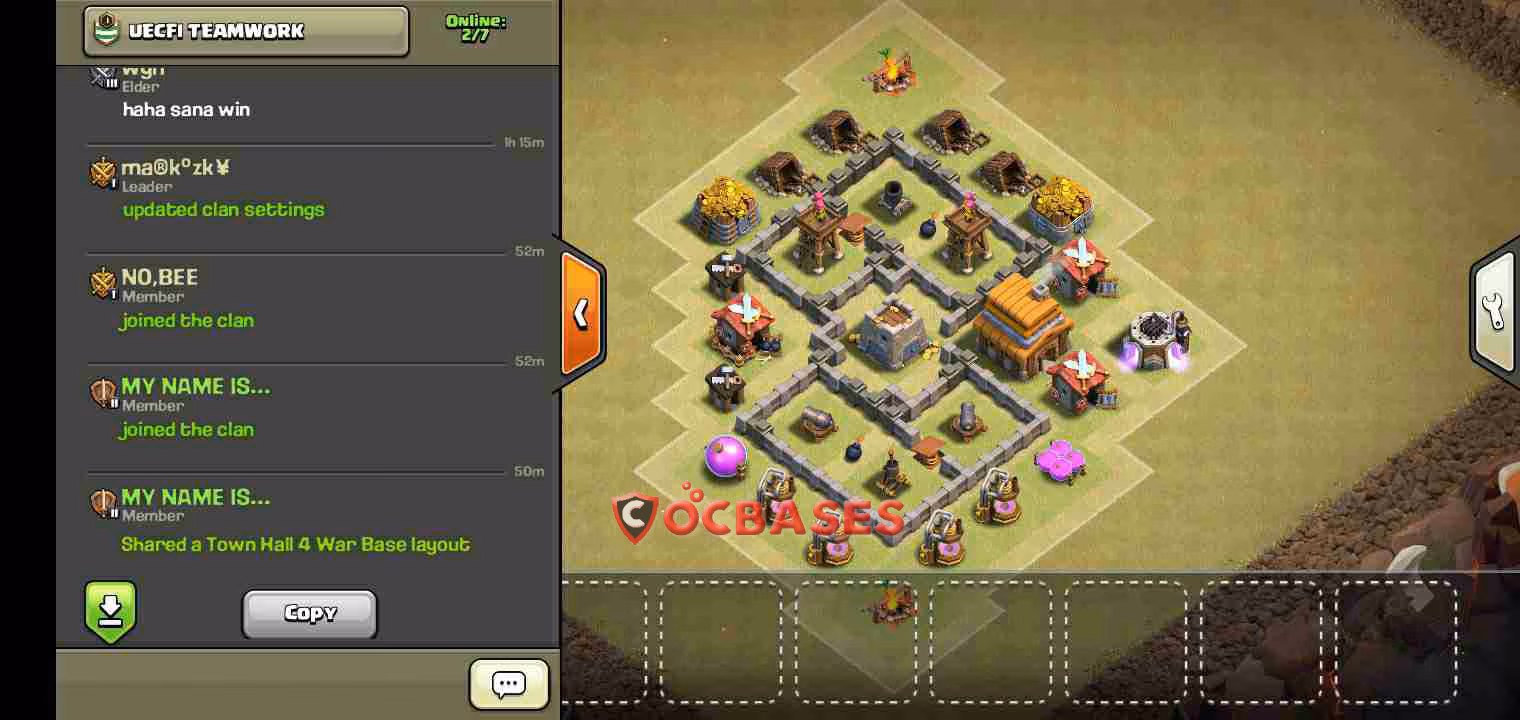
Task: Open the shared Town Hall 4 War Base
Action: (x=295, y=545)
